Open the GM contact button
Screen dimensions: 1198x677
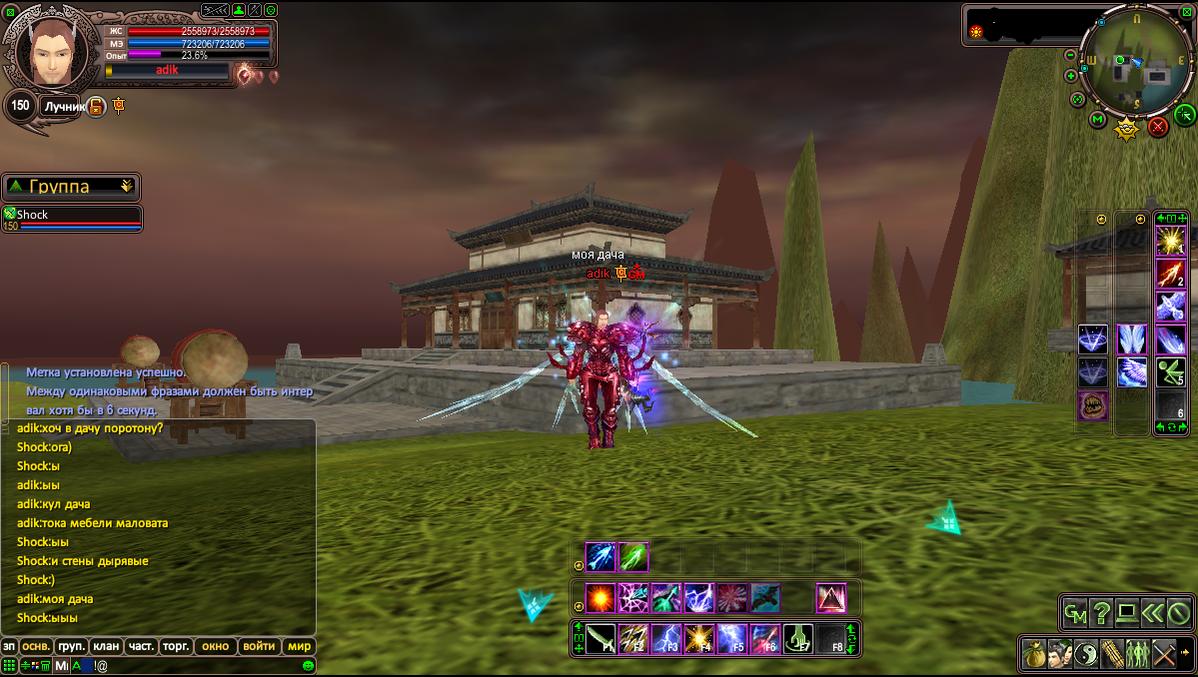(x=1075, y=612)
